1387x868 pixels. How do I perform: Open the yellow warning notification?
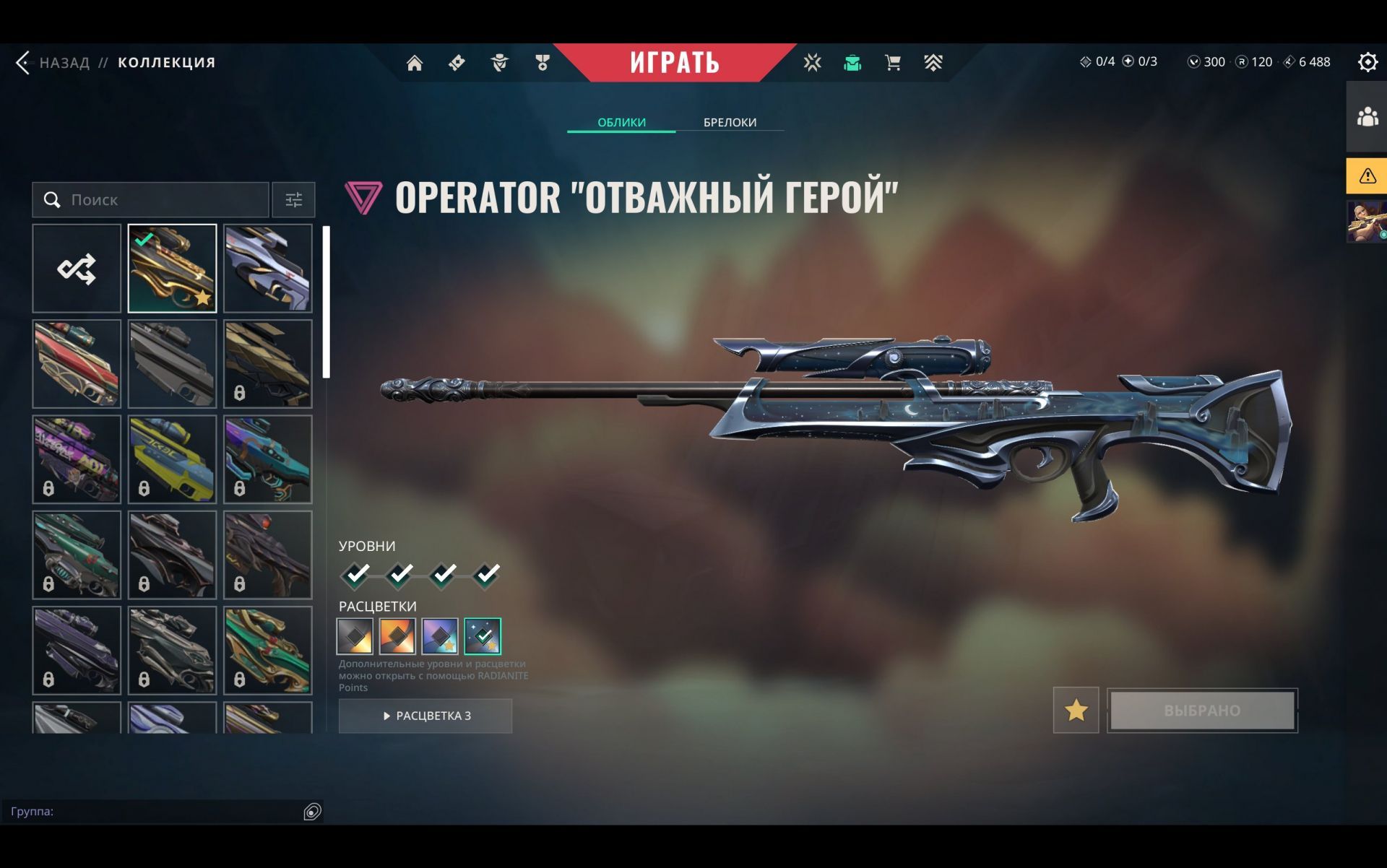coord(1367,175)
